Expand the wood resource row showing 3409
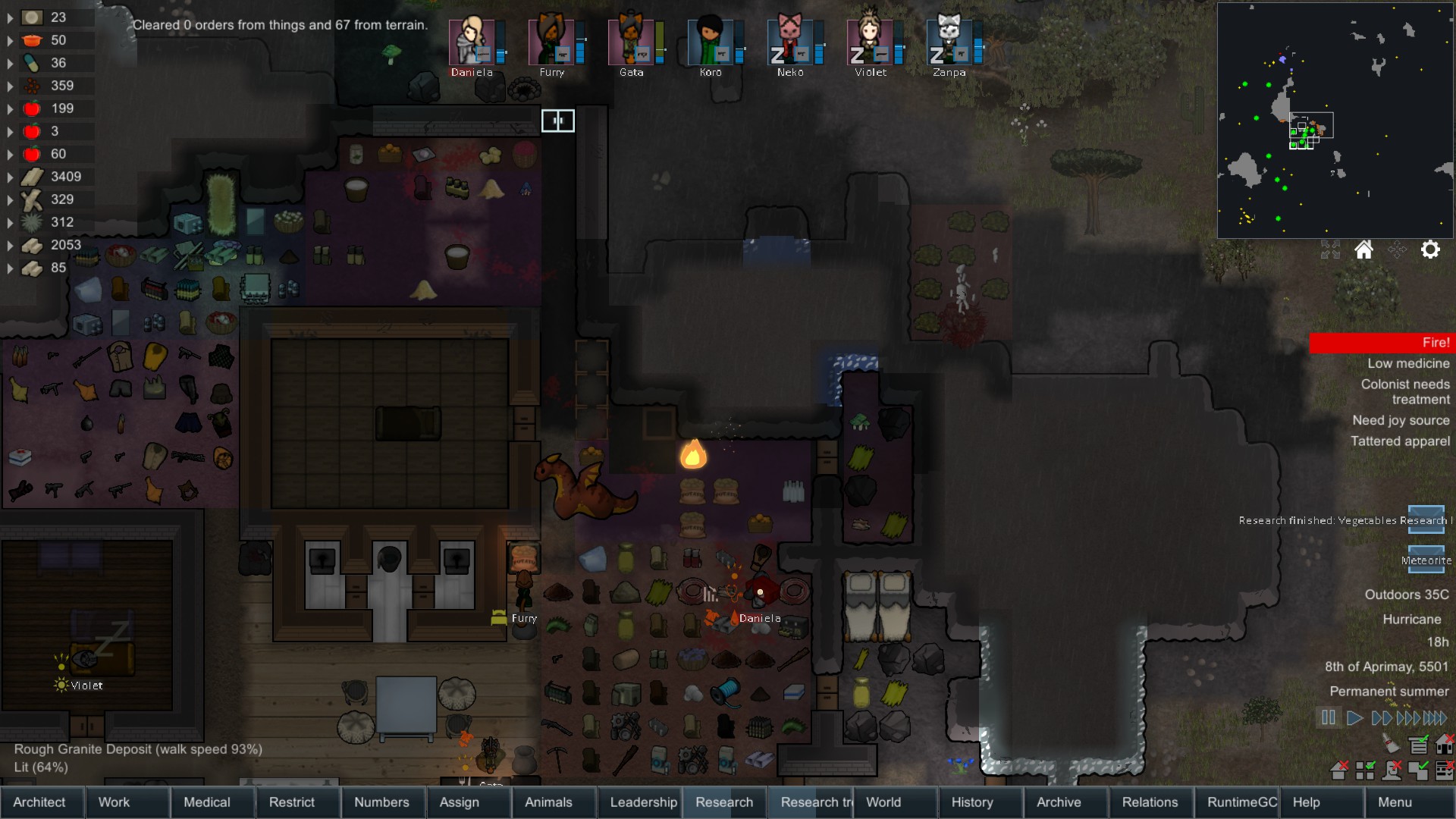The height and width of the screenshot is (819, 1456). pos(8,176)
